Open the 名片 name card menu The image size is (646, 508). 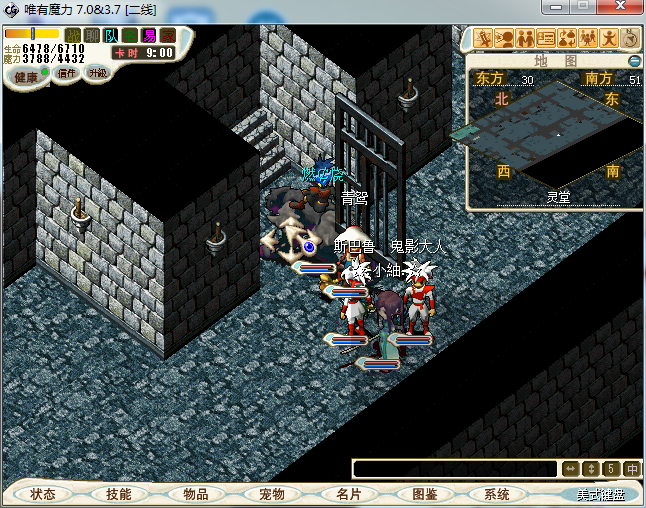[x=348, y=494]
